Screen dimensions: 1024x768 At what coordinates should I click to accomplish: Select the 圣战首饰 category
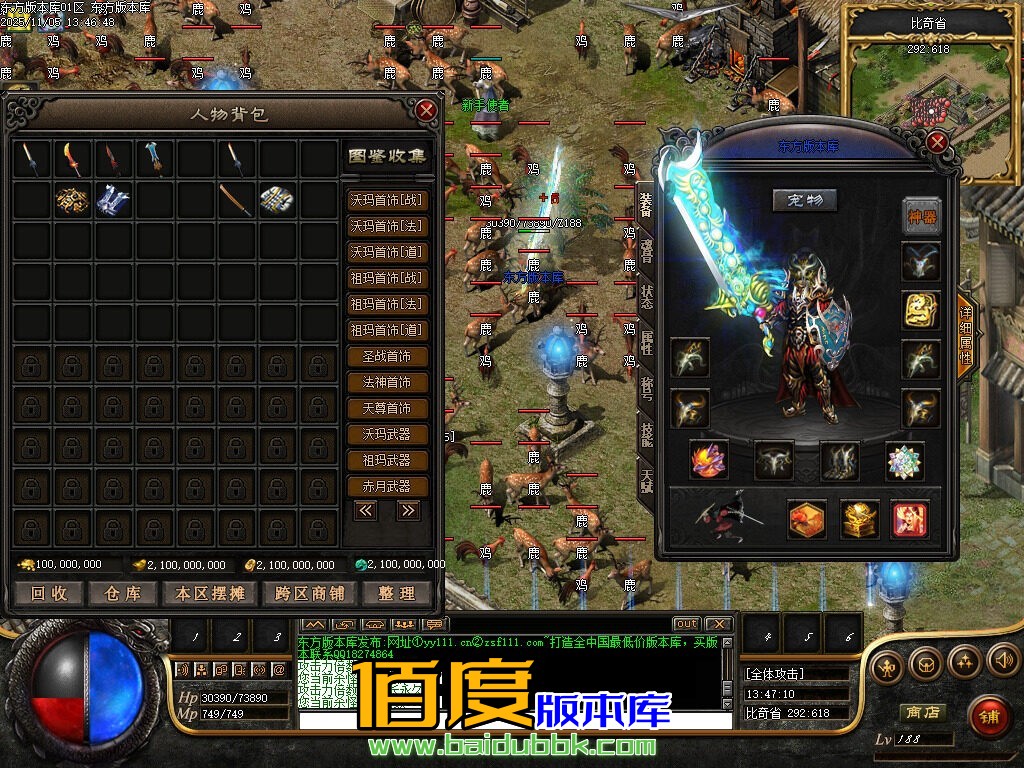[x=387, y=356]
